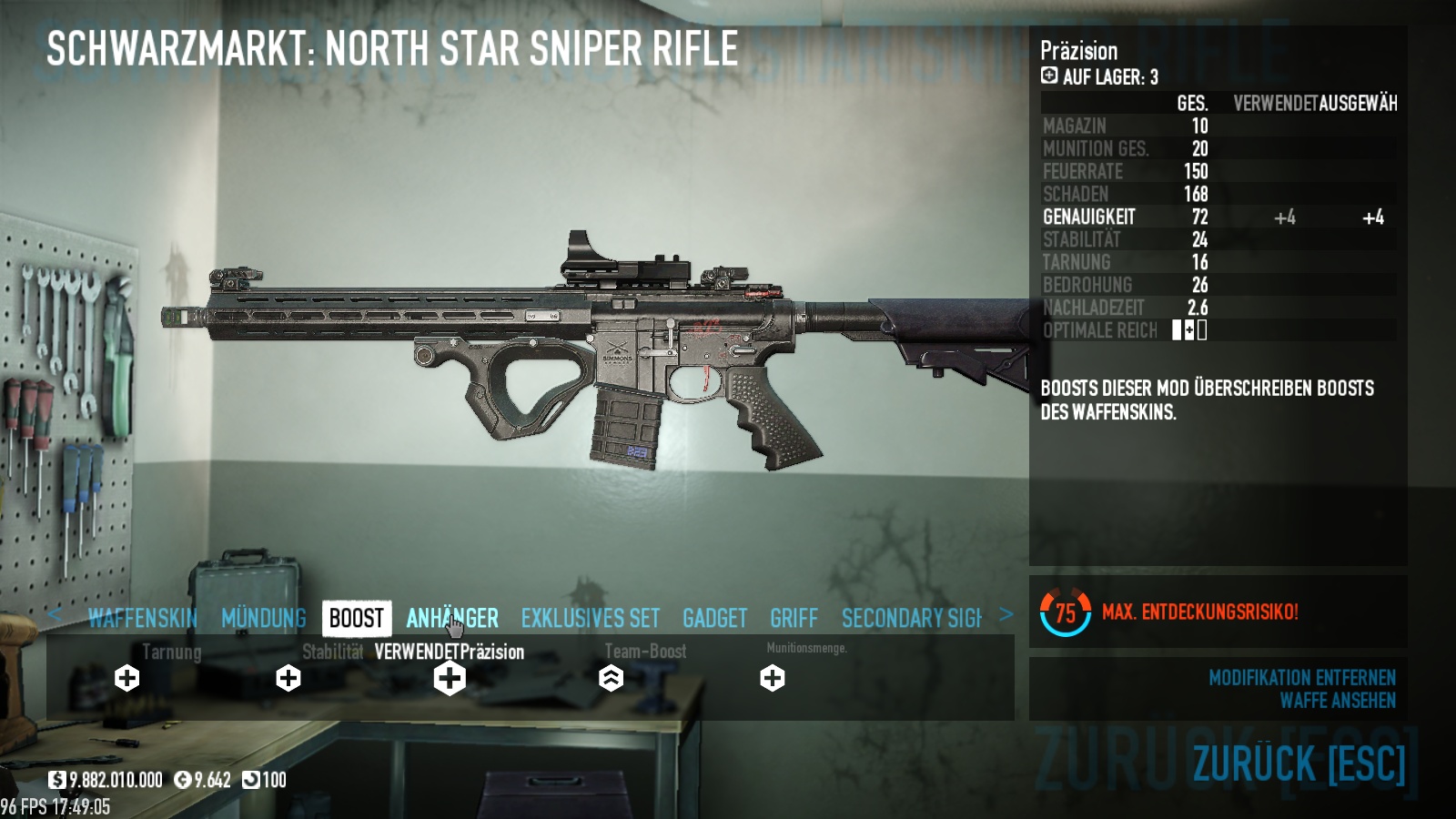The image size is (1456, 819).
Task: Click Modifikation Entfernen to remove mod
Action: (1301, 678)
